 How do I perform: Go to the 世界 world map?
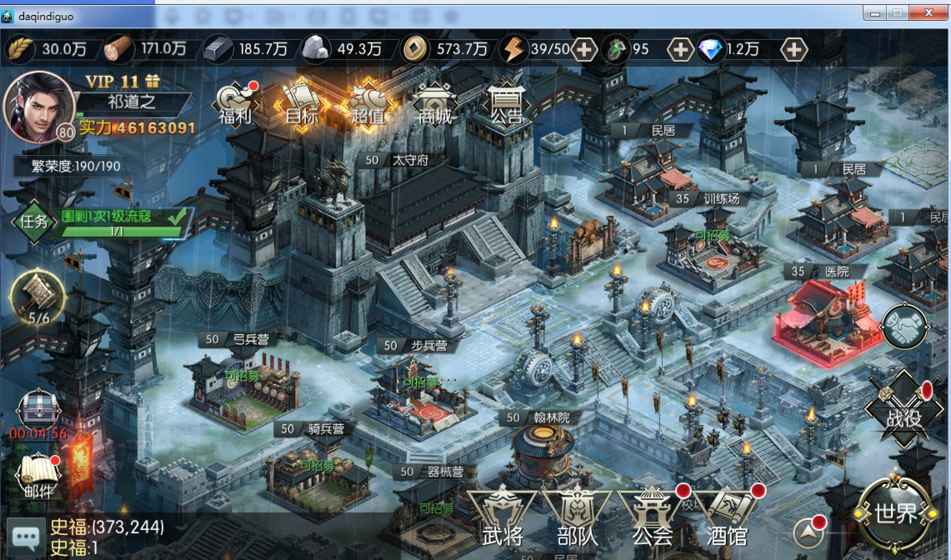(896, 514)
